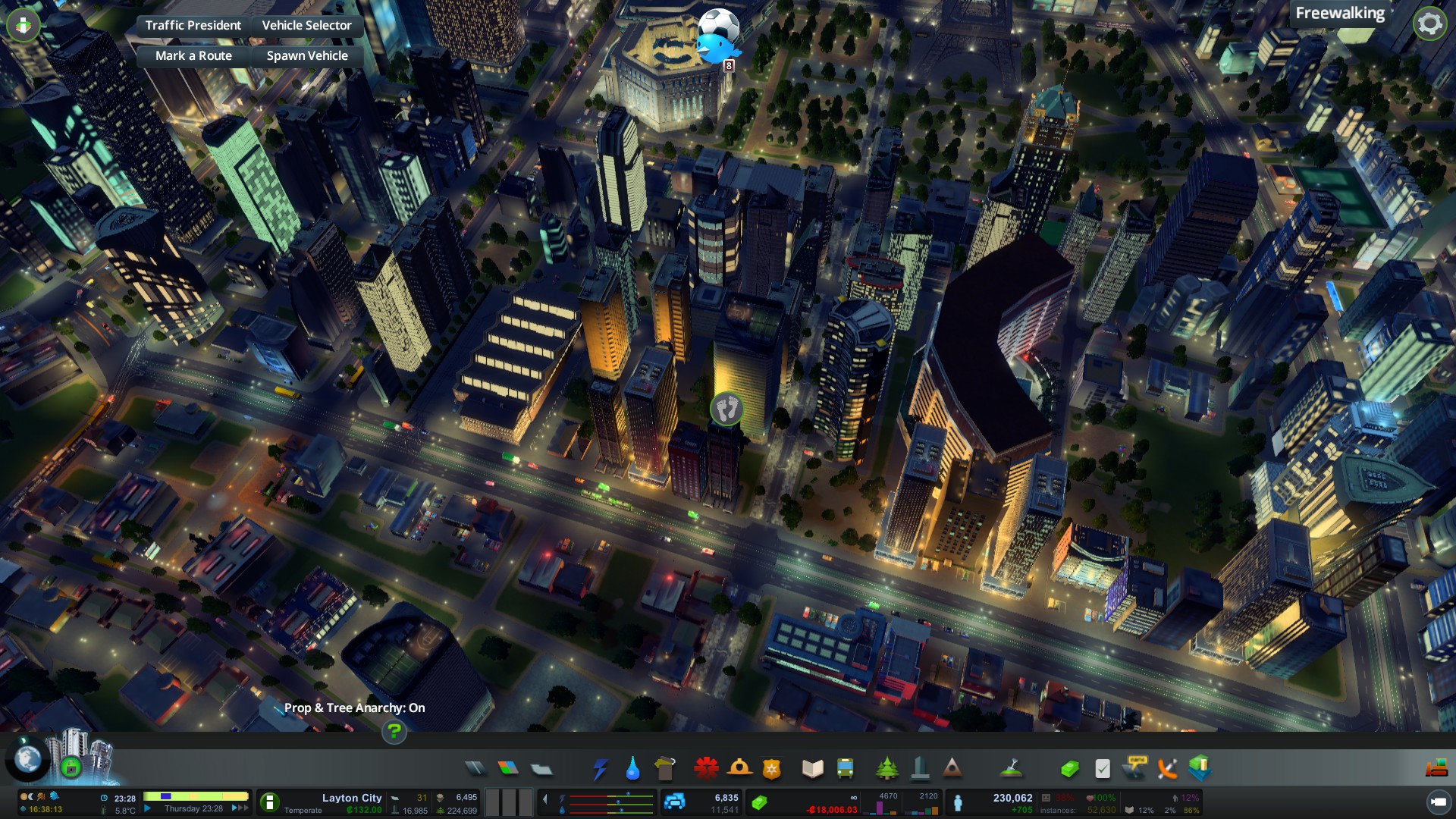This screenshot has width=1456, height=819.
Task: Open the electricity lightning bolt menu
Action: (600, 768)
